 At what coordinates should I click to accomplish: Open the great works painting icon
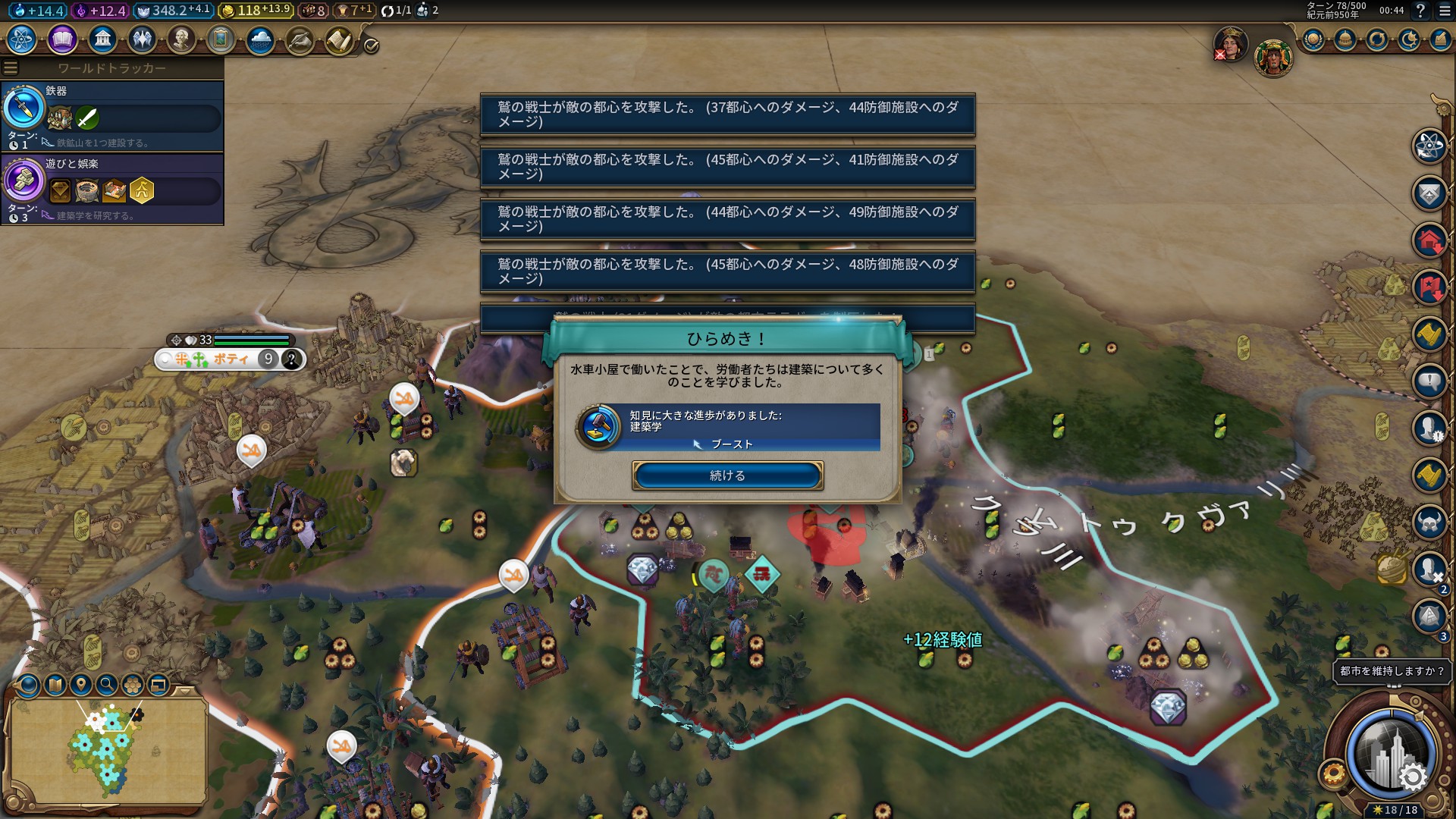click(x=221, y=39)
